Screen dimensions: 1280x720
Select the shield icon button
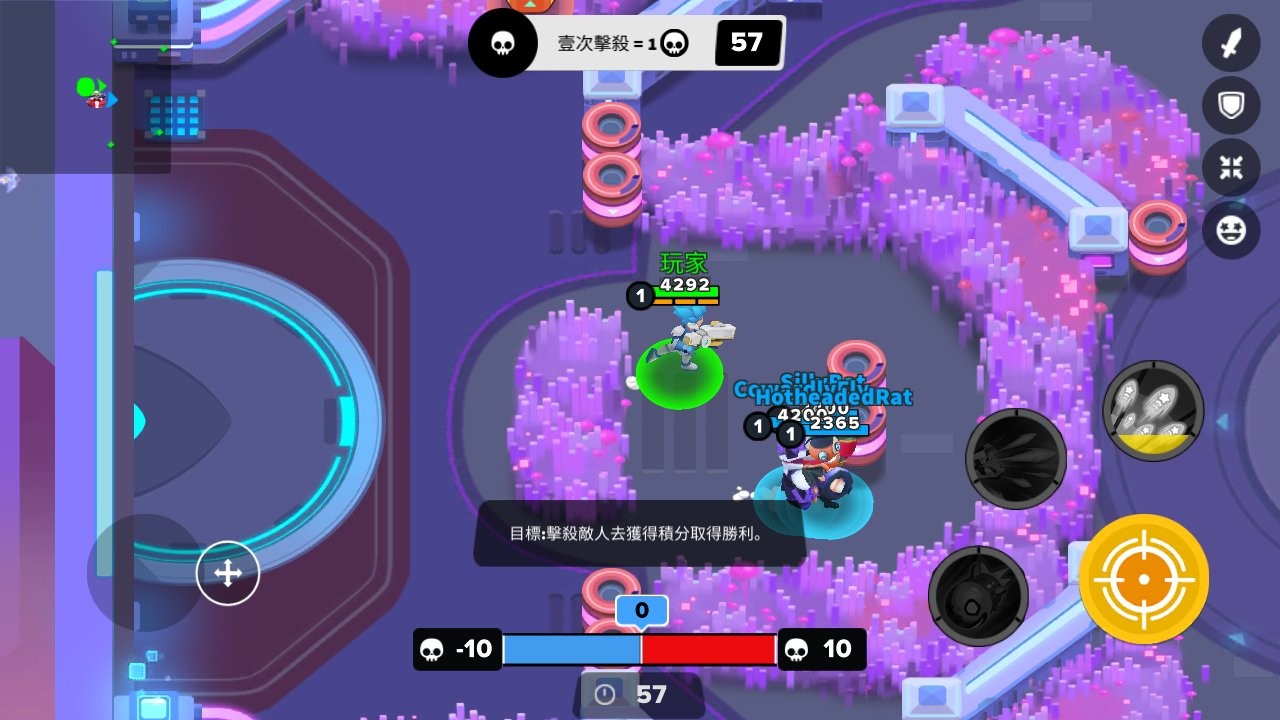[x=1231, y=106]
